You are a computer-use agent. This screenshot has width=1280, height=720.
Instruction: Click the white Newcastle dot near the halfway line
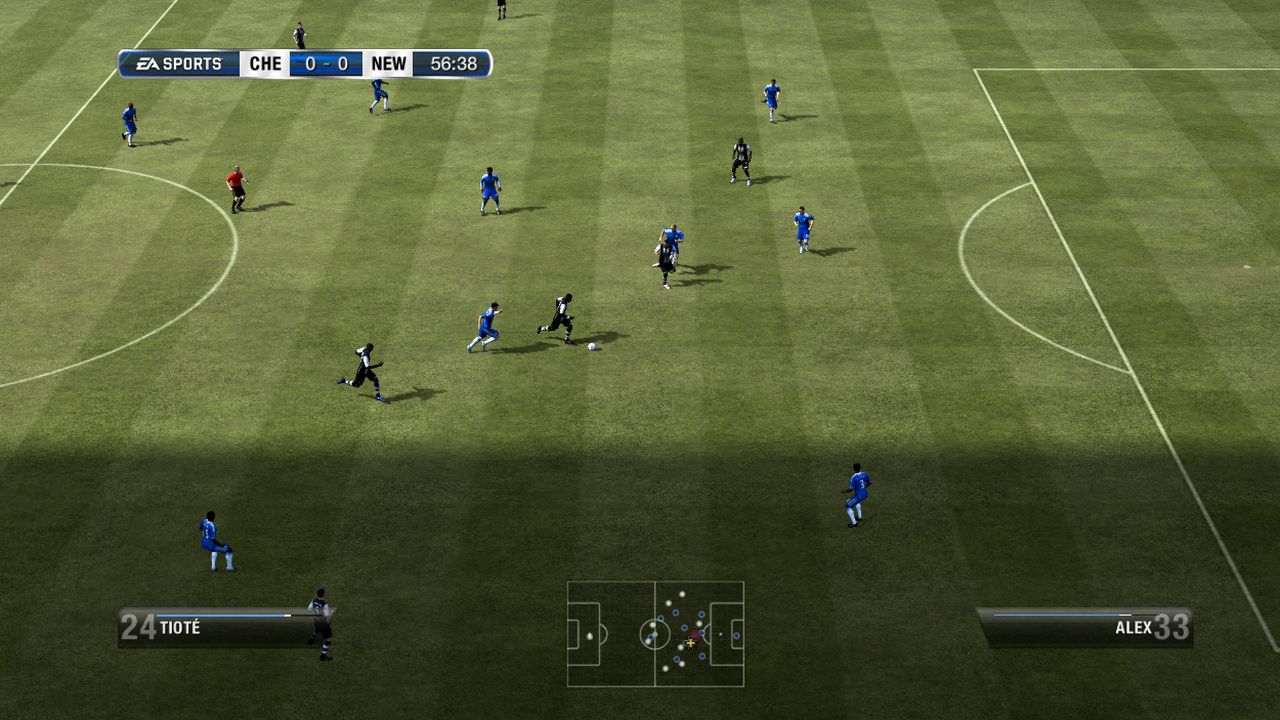(x=652, y=624)
